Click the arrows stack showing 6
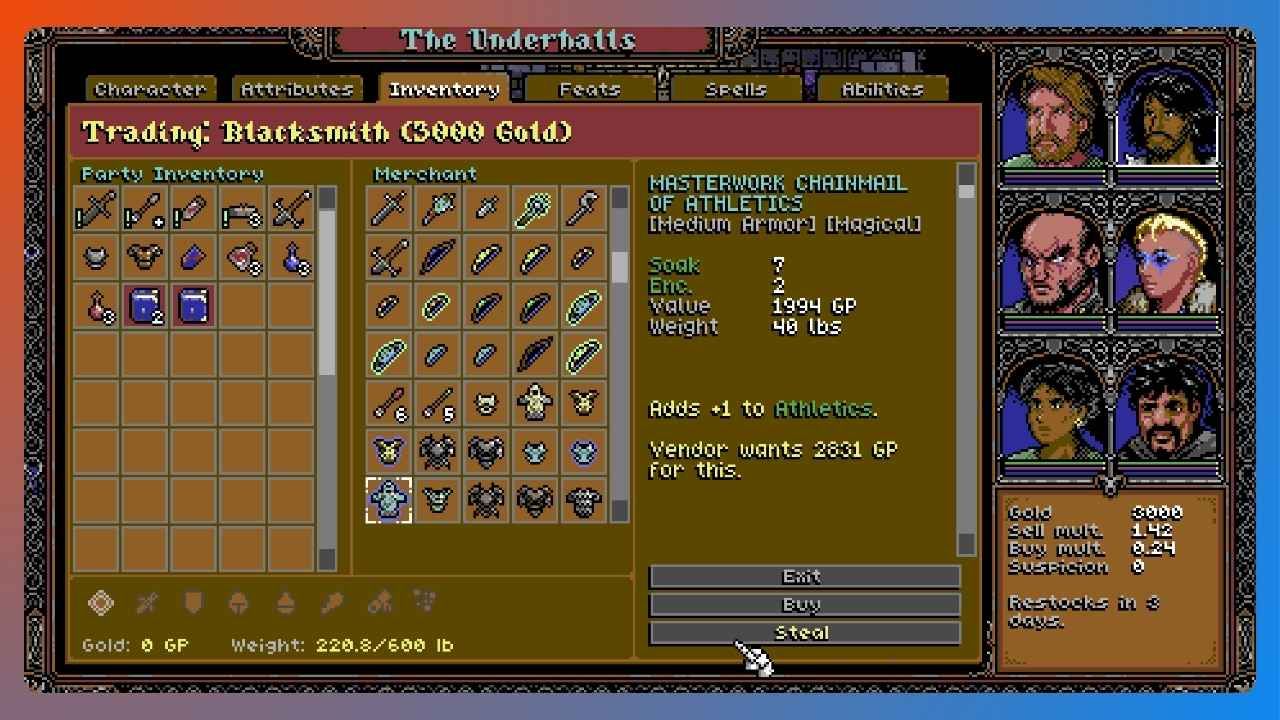Screen dimensions: 1280x720 pos(389,403)
